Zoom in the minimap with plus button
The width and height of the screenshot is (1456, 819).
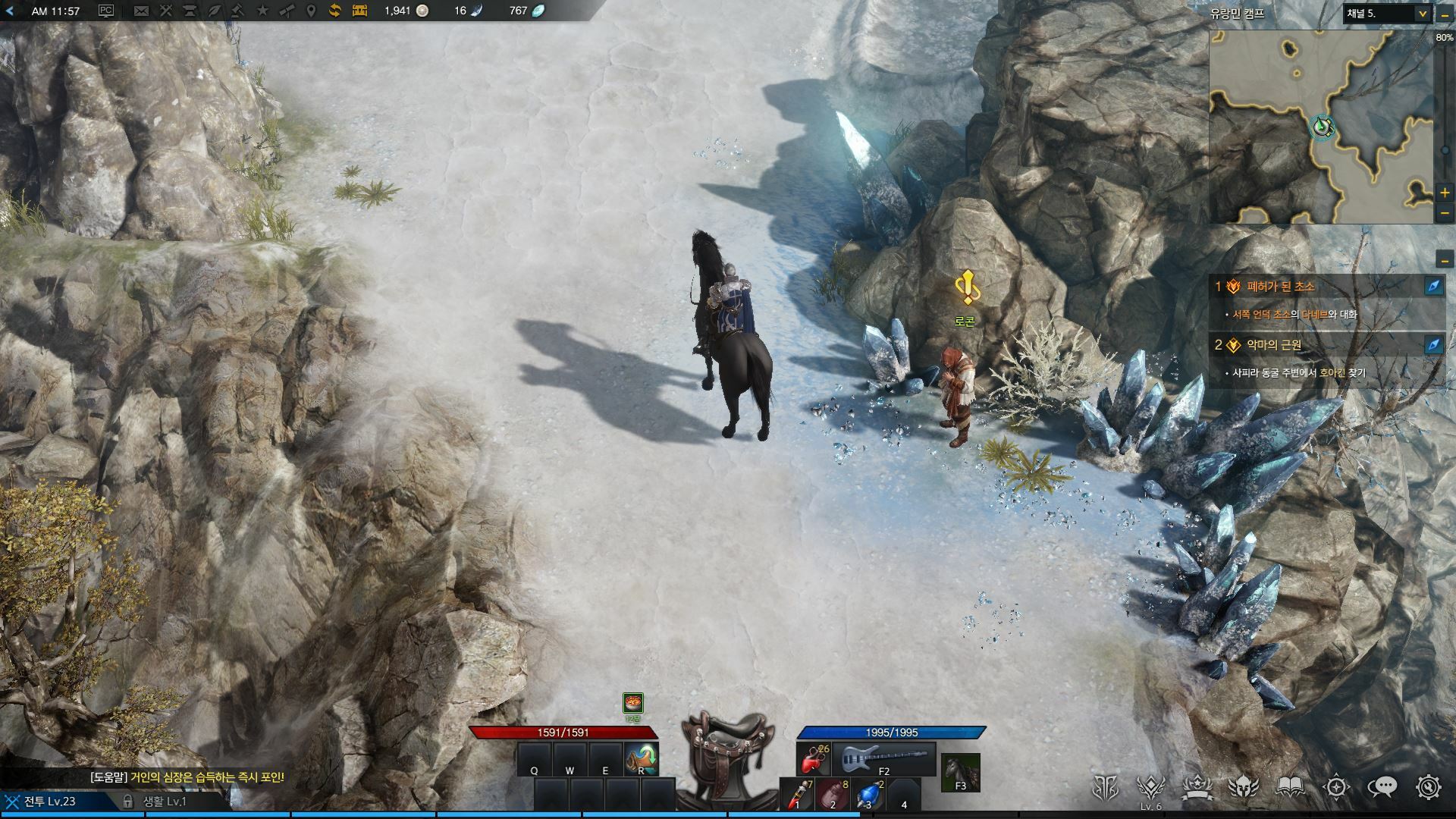pyautogui.click(x=1445, y=193)
